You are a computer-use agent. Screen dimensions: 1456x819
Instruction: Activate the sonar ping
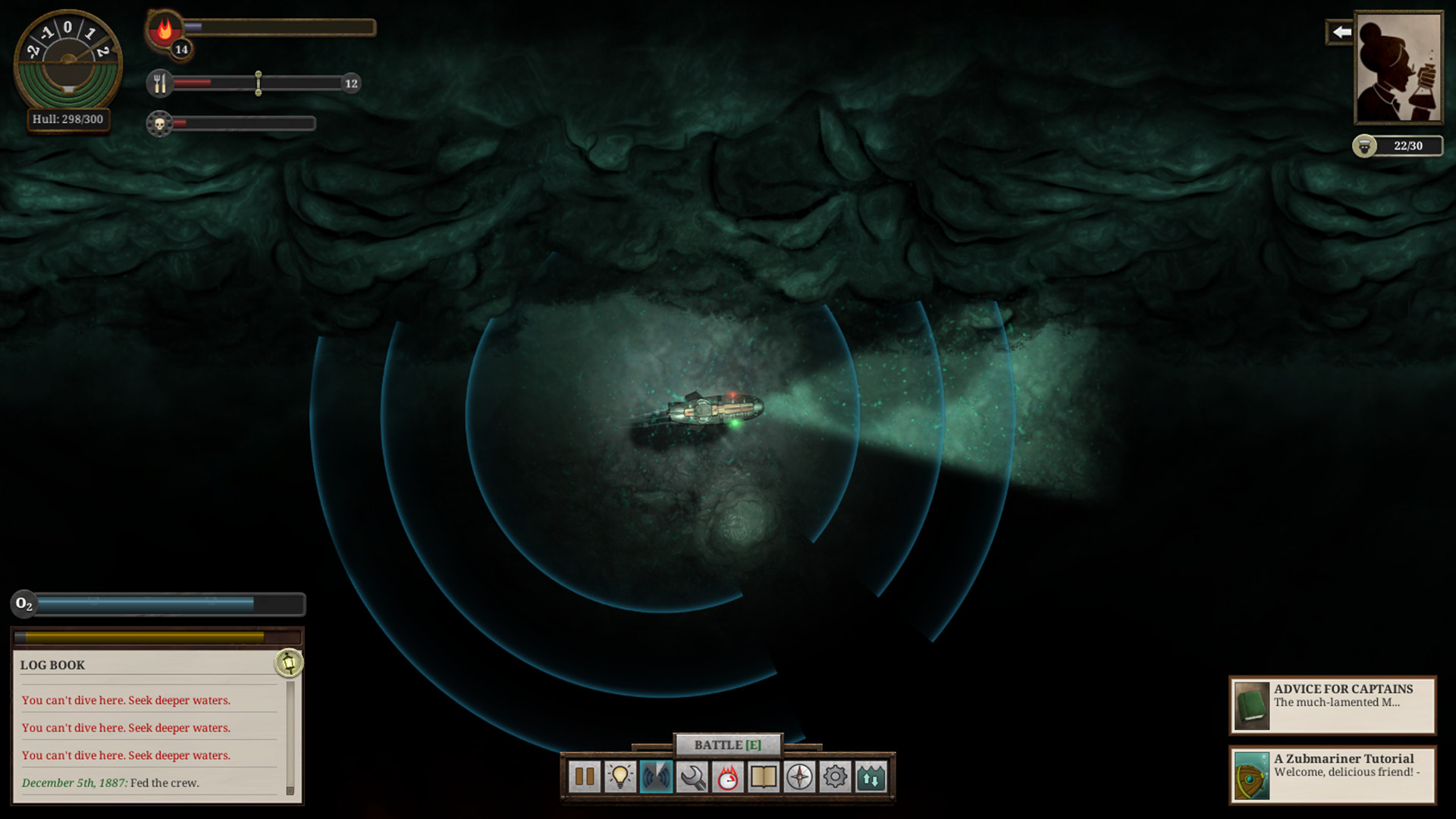click(656, 776)
